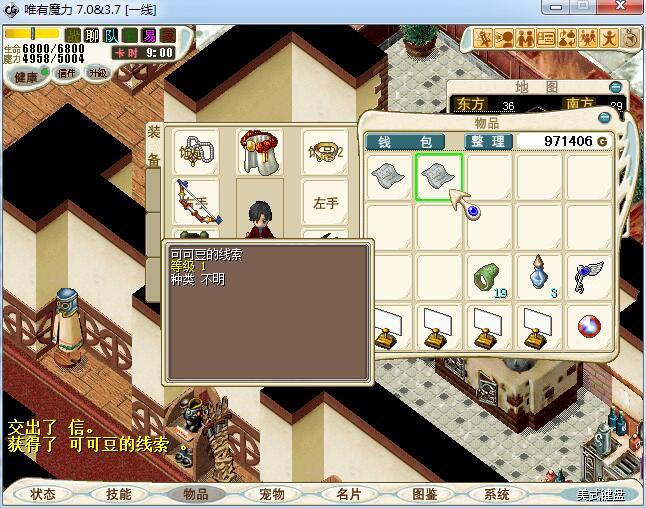
Task: Open the 钱包 wallet button
Action: pyautogui.click(x=412, y=142)
